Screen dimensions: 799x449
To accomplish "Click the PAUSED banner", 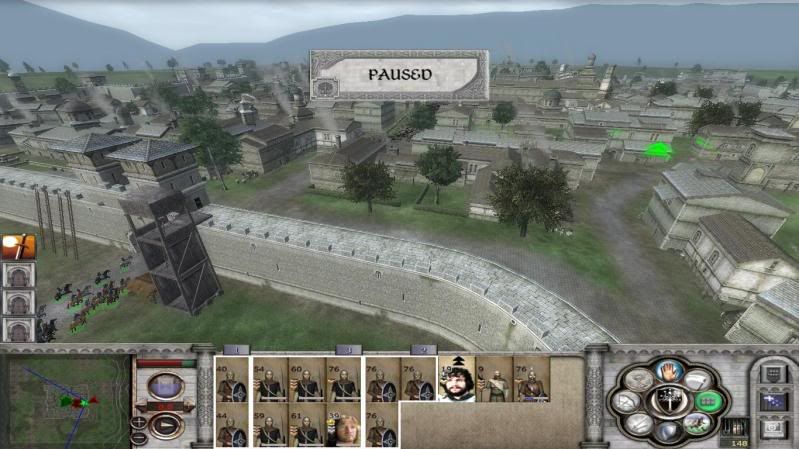I will coord(399,75).
